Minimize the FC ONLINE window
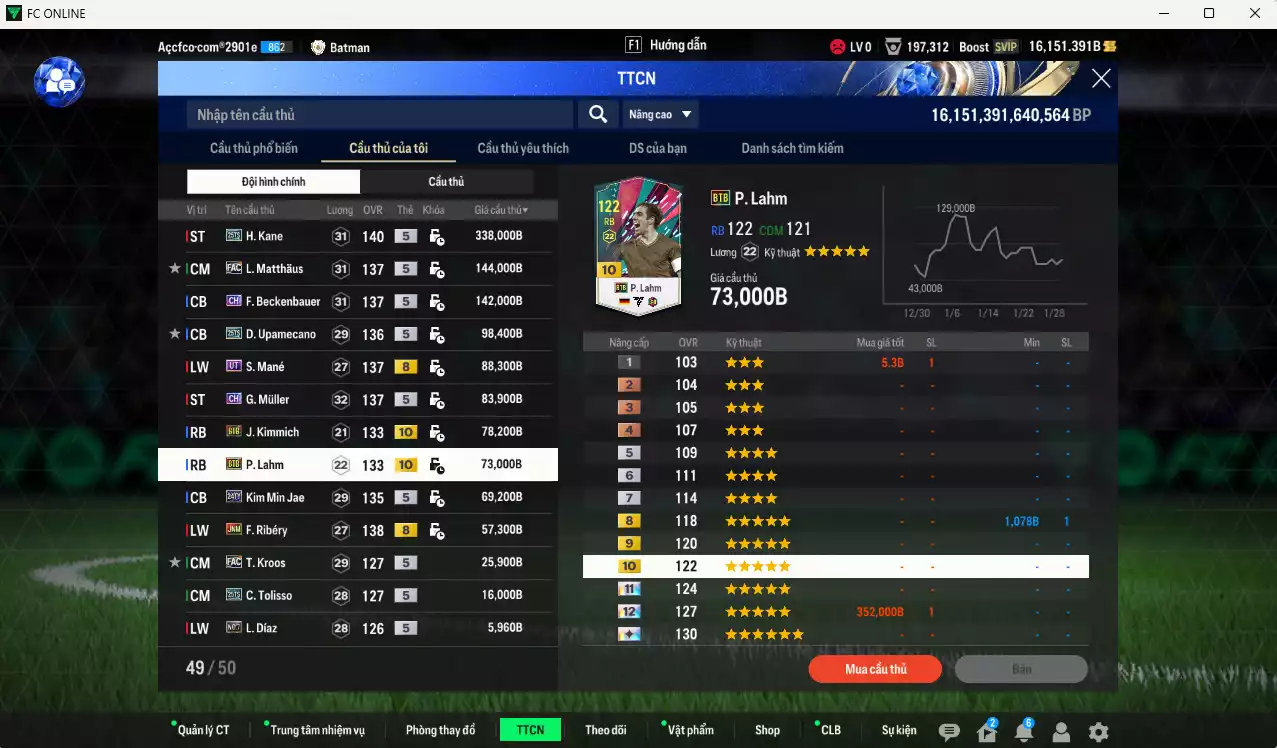Screen dimensions: 1277x748 [x=1164, y=14]
